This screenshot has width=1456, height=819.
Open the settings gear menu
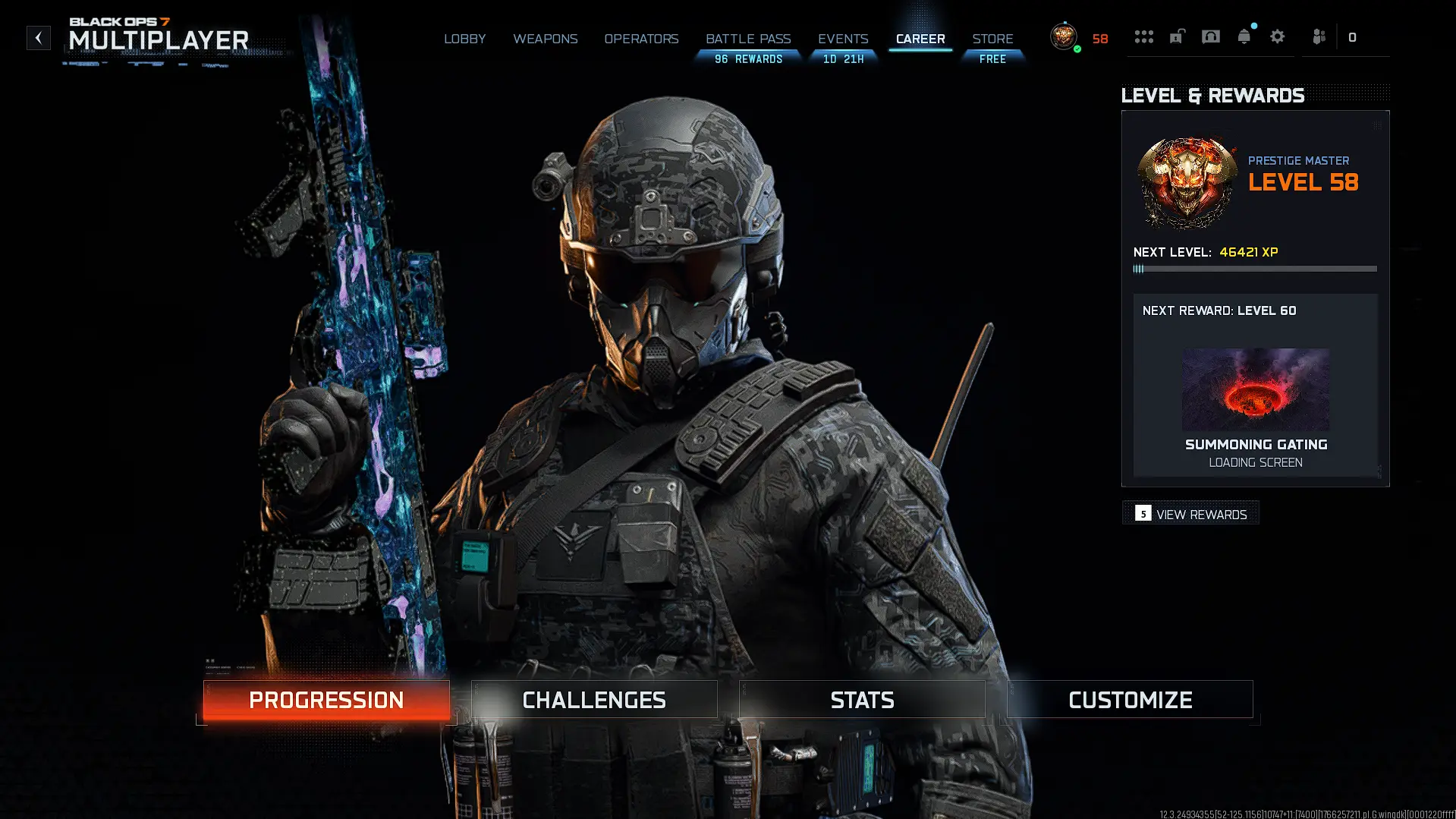1278,36
